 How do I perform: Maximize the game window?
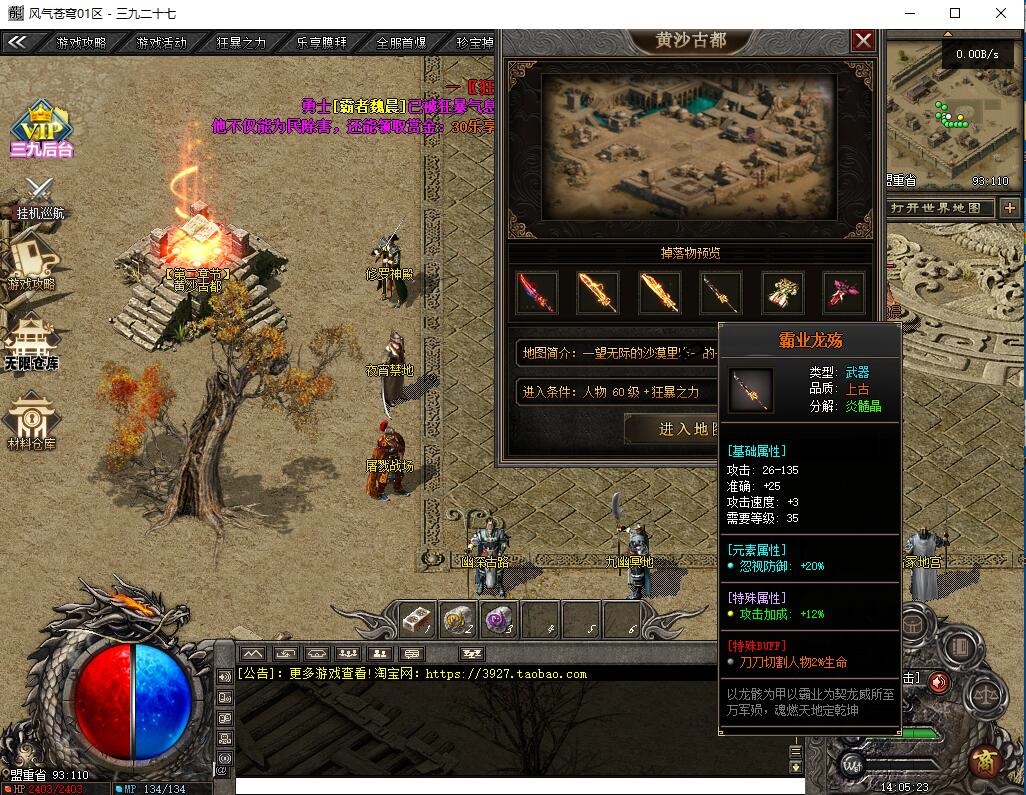click(x=954, y=13)
